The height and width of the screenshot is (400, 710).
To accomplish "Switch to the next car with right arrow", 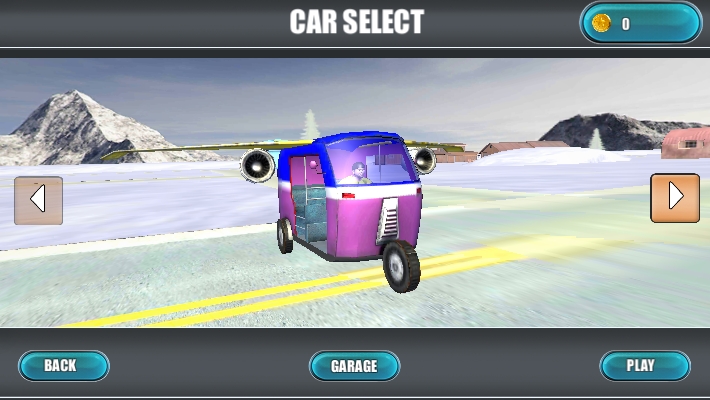I will [x=674, y=198].
